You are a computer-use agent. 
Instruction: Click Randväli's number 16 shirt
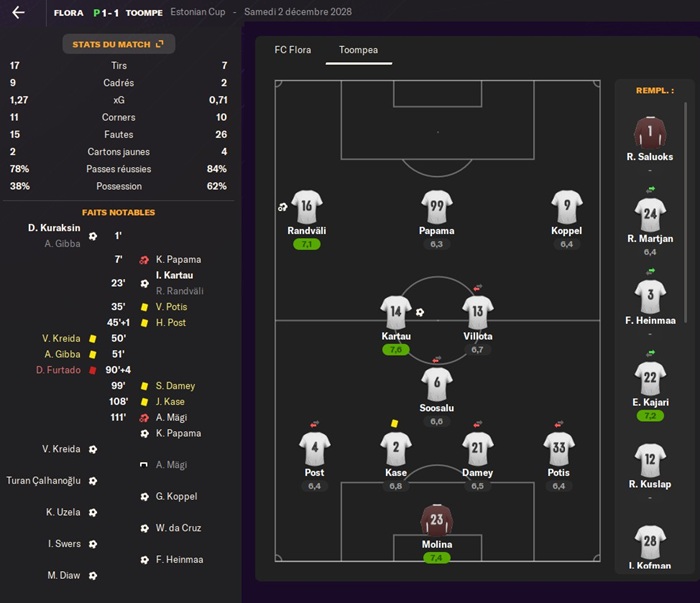point(306,207)
